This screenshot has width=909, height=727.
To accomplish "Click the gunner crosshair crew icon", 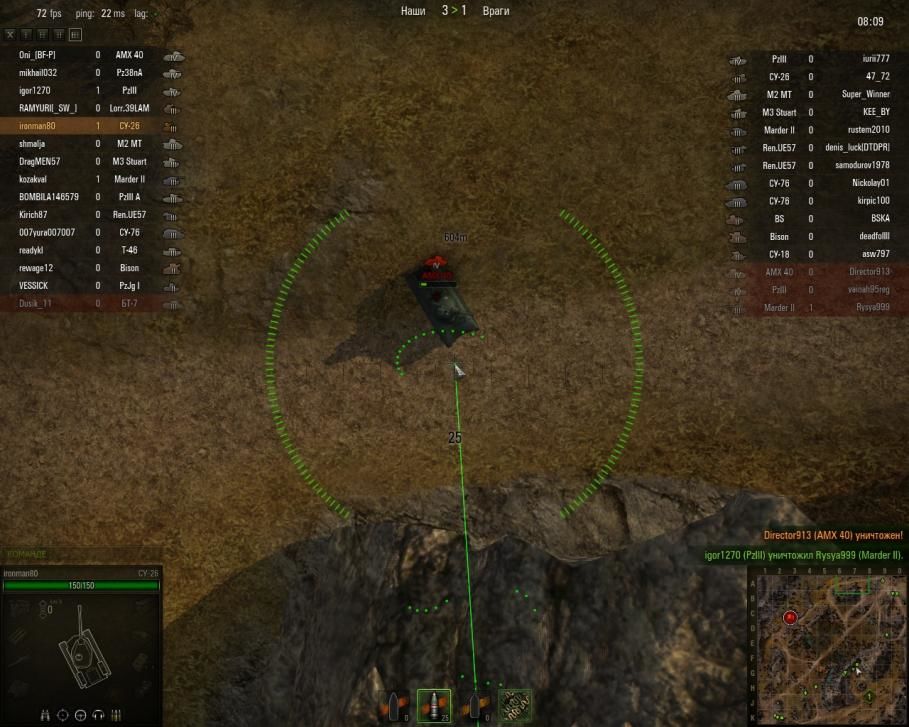I will click(x=63, y=714).
